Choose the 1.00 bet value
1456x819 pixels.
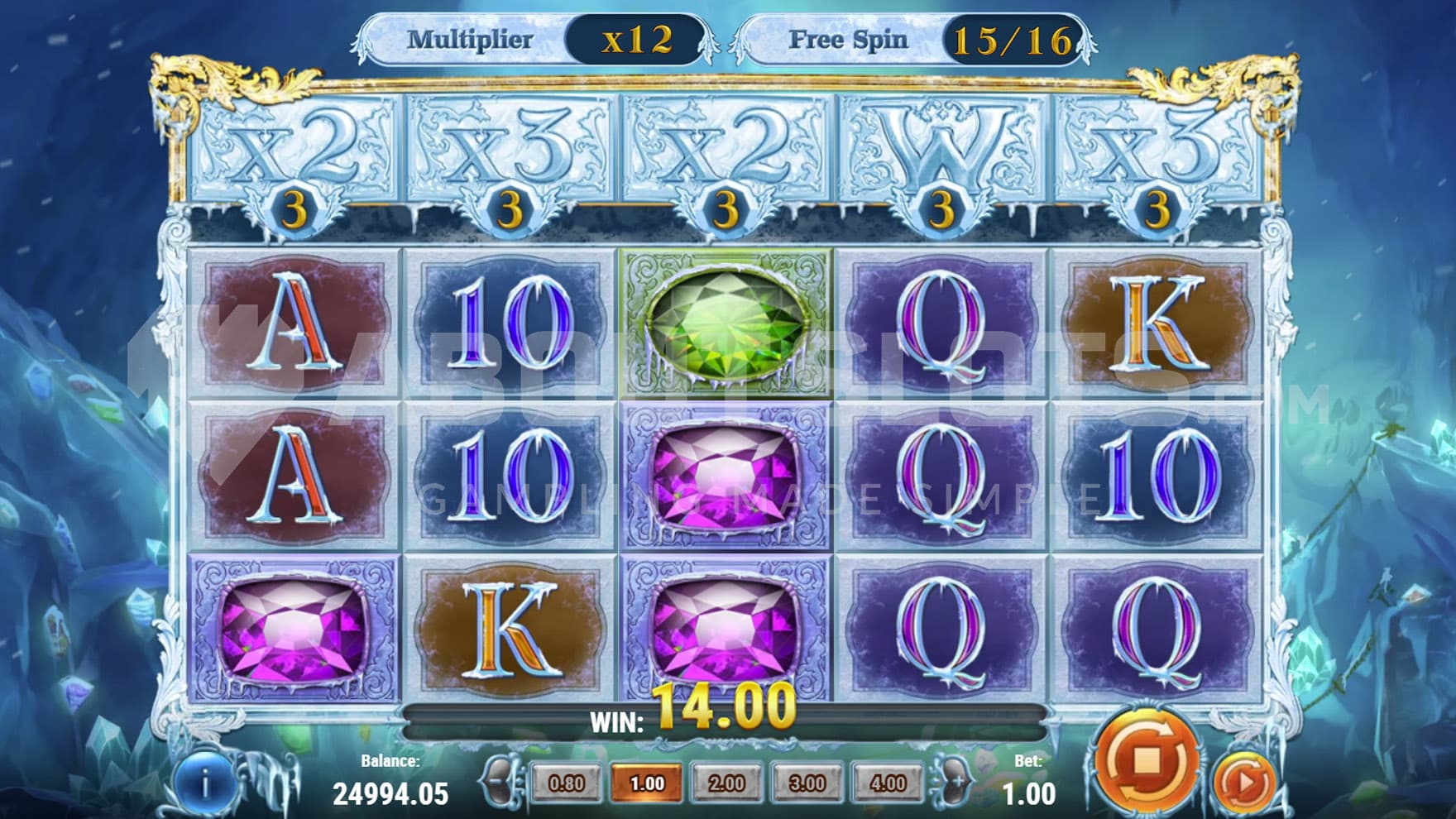pos(647,783)
